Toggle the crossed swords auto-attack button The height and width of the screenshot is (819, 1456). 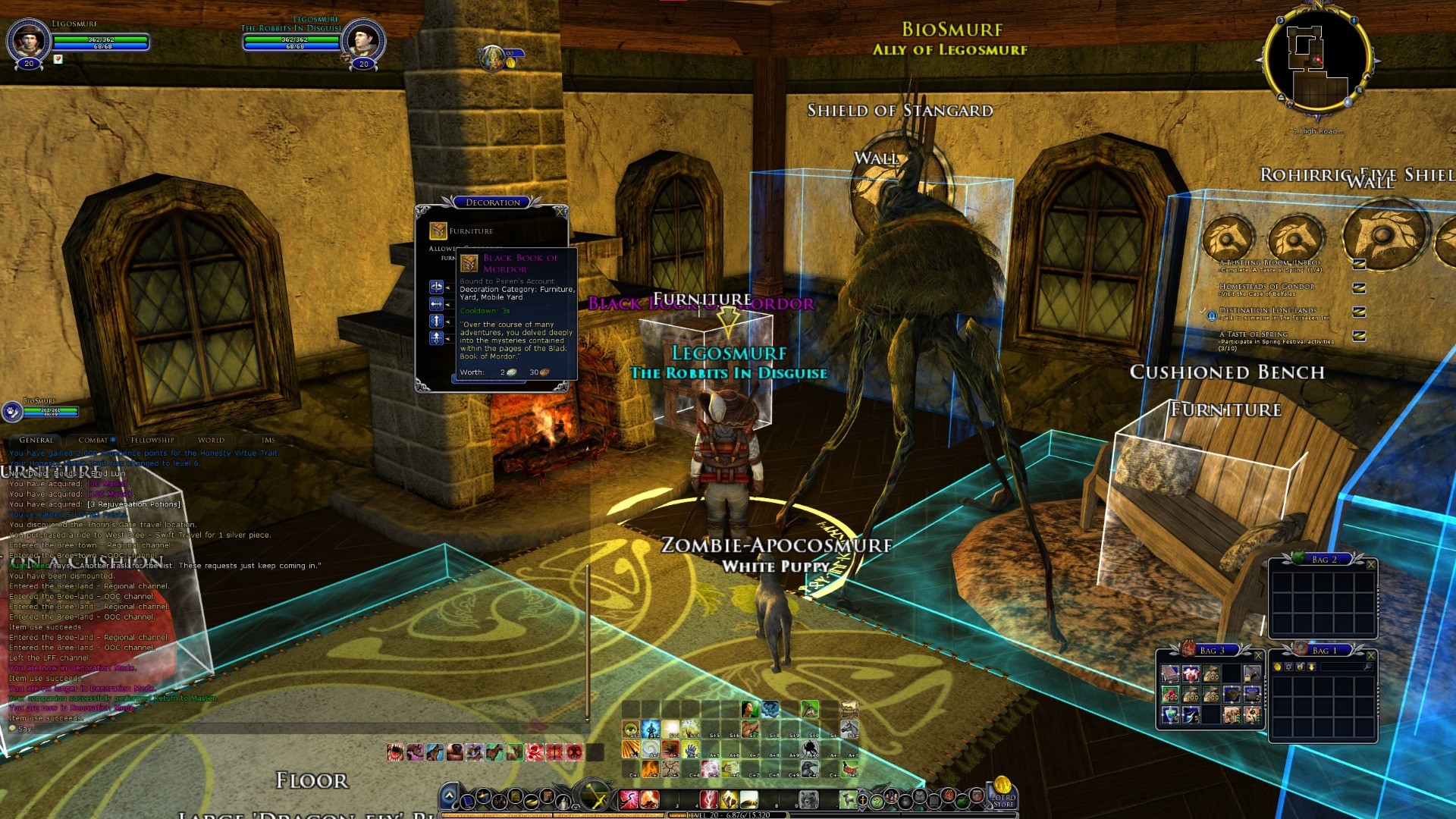pos(595,798)
